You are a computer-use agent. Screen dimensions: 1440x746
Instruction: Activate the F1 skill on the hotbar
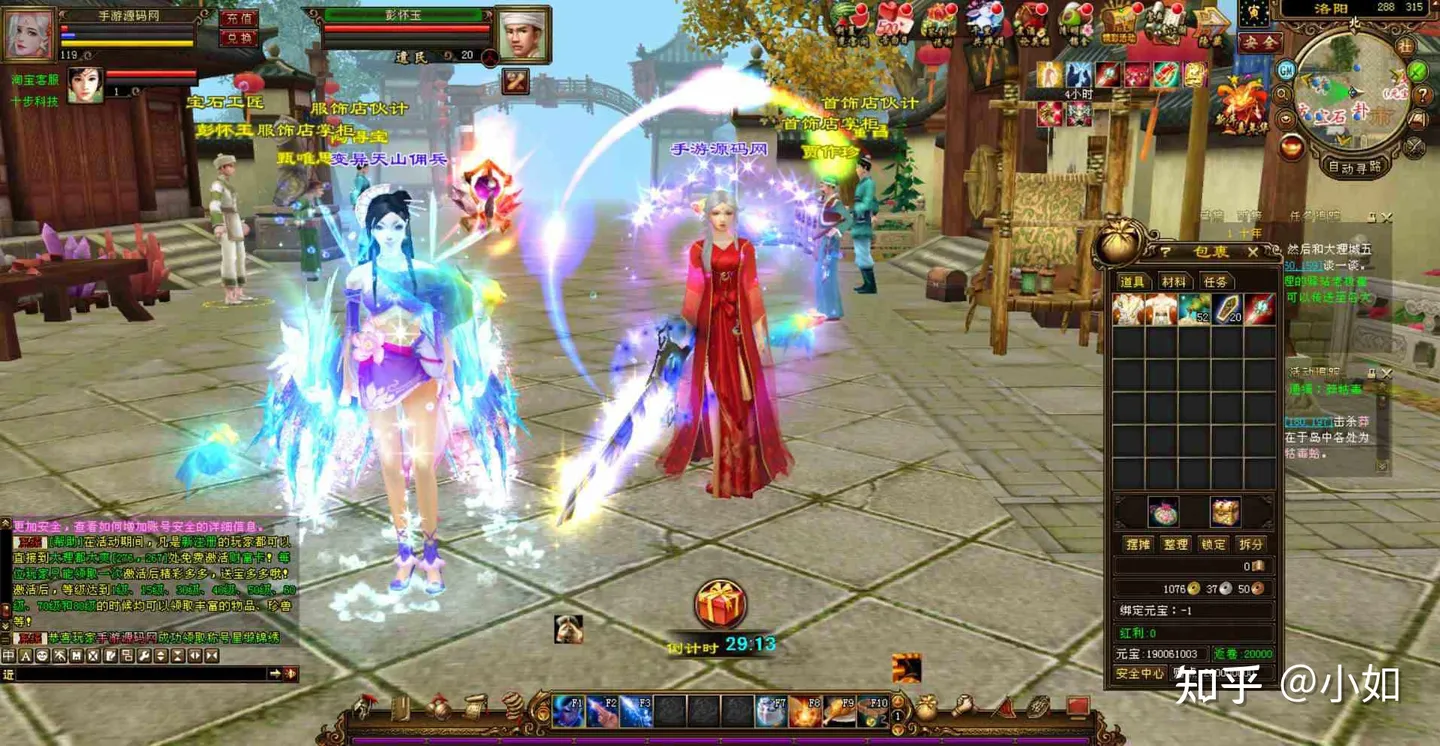click(x=568, y=711)
